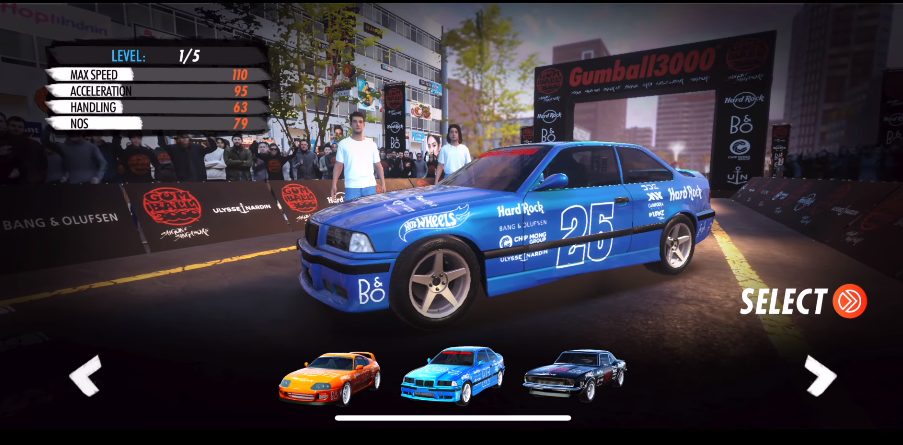Go to the next car with right arrow
This screenshot has width=903, height=445.
pyautogui.click(x=820, y=376)
